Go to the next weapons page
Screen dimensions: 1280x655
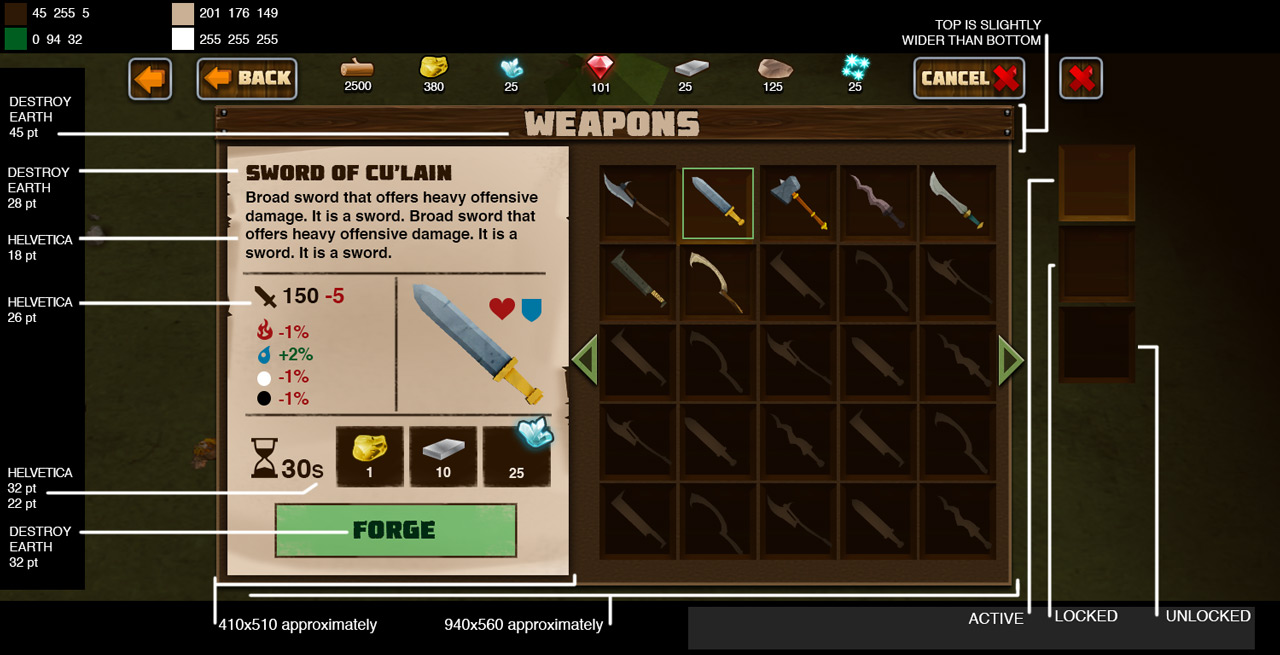pos(1010,360)
